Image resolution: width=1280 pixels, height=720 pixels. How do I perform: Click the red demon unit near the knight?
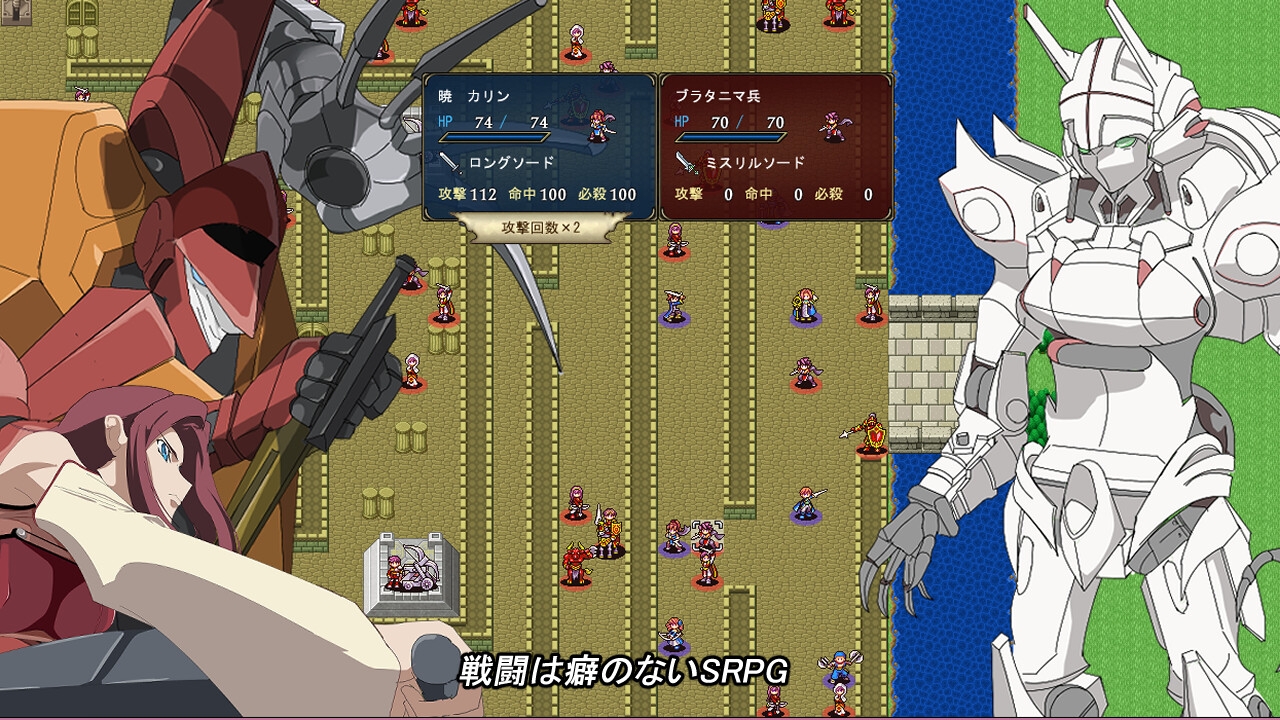(574, 566)
